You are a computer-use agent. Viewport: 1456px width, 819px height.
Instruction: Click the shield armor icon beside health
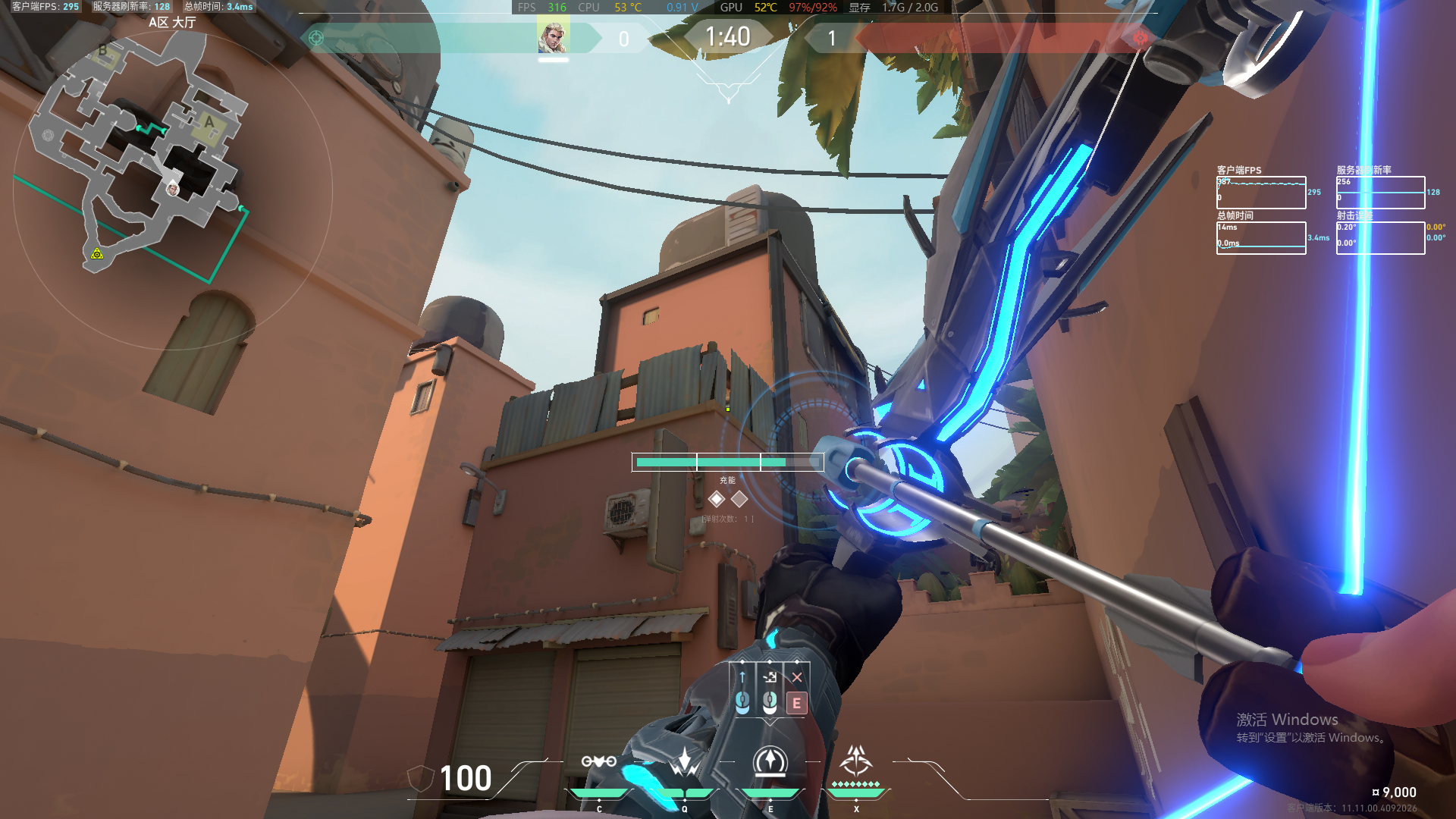[x=420, y=779]
